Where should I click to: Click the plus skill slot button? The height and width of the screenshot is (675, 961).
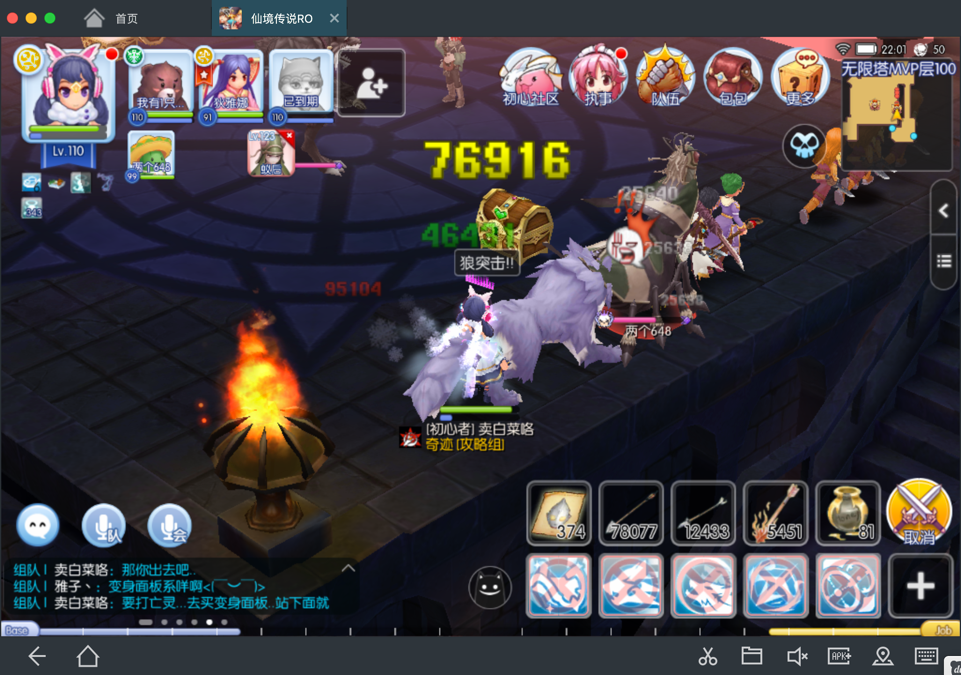point(920,586)
